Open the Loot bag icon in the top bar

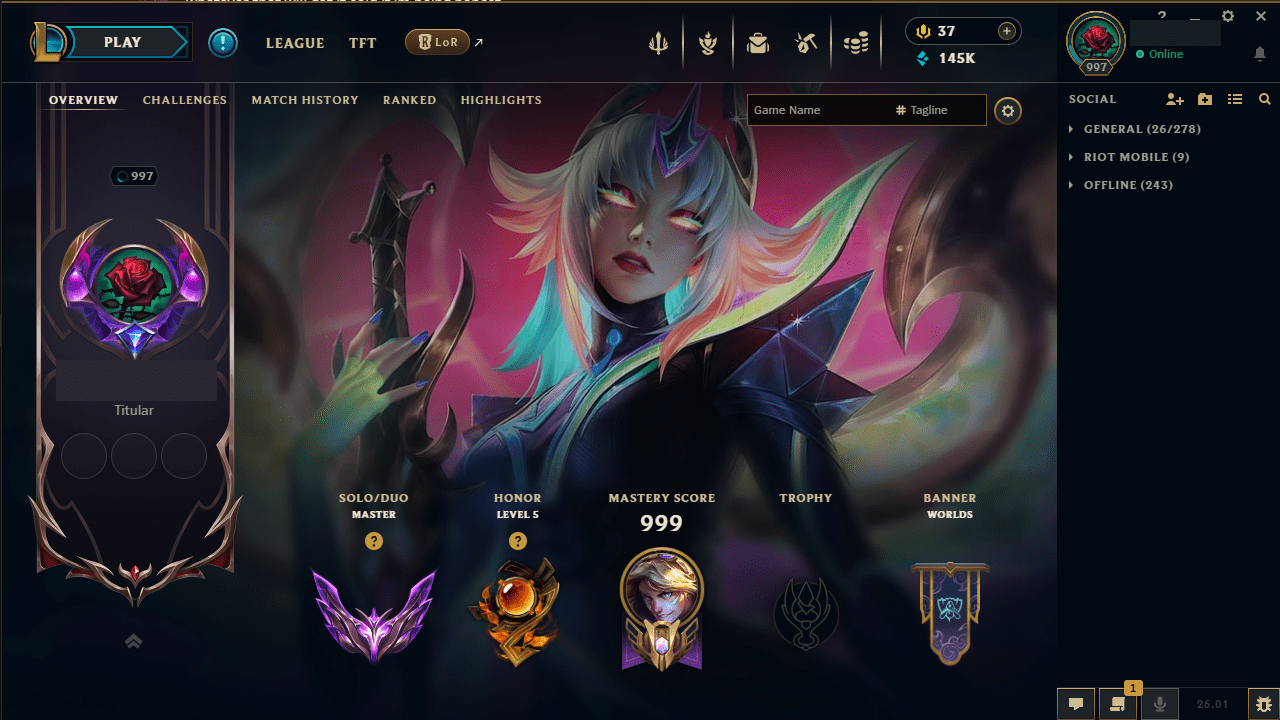(758, 42)
